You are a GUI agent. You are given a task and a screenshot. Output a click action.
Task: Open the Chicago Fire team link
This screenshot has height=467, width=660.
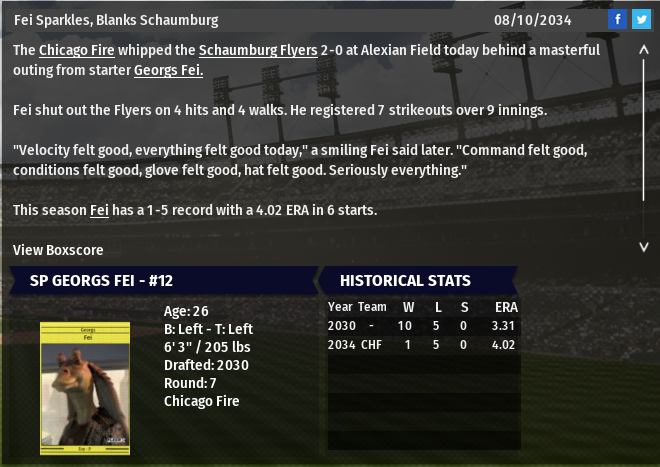(x=76, y=49)
